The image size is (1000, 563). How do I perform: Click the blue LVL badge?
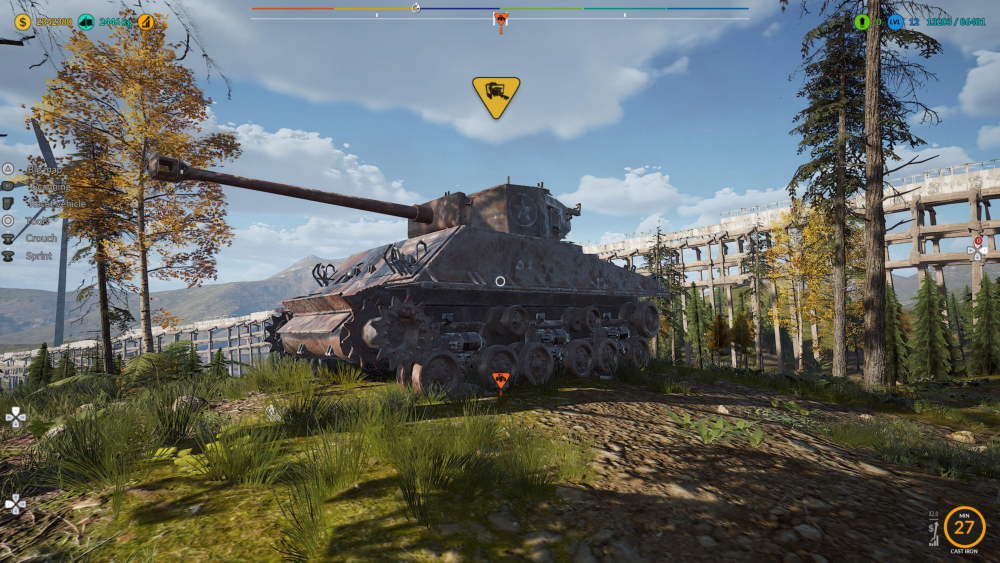pos(895,21)
